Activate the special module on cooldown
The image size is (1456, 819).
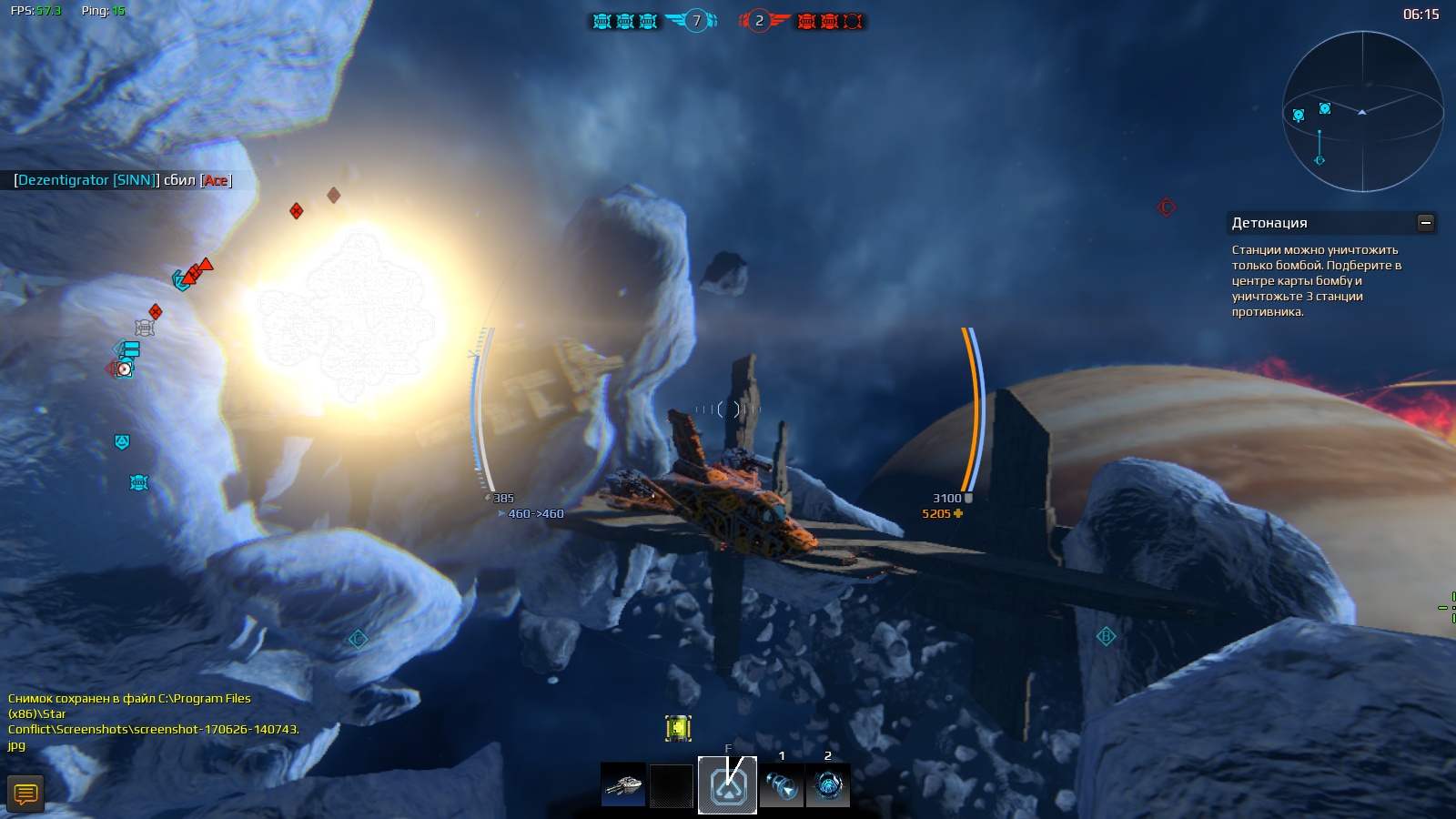coord(727,784)
